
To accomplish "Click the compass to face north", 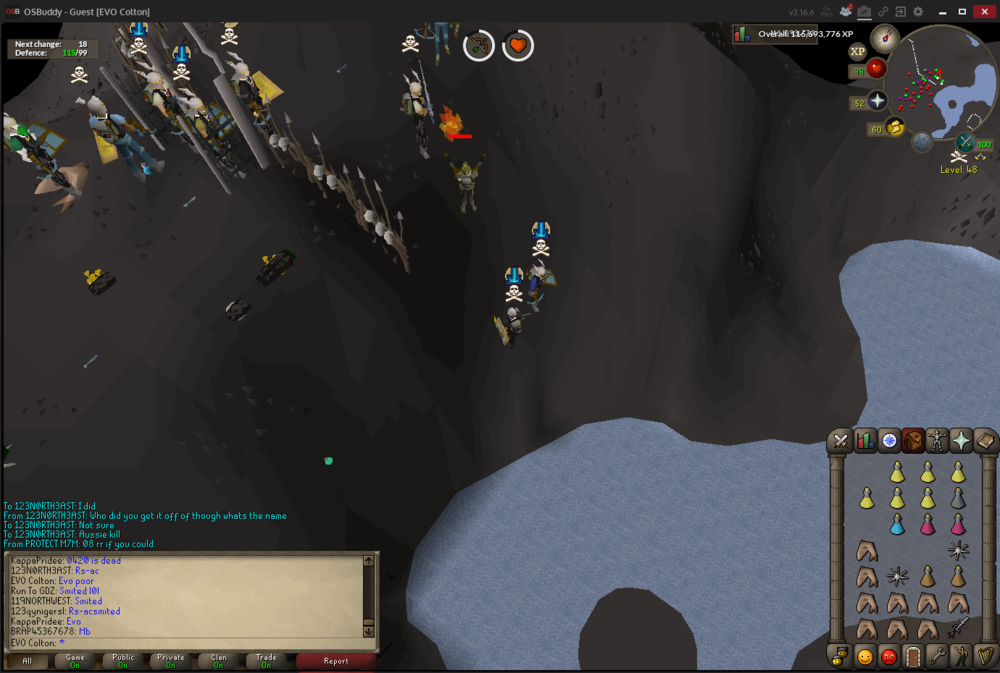I will click(x=885, y=38).
